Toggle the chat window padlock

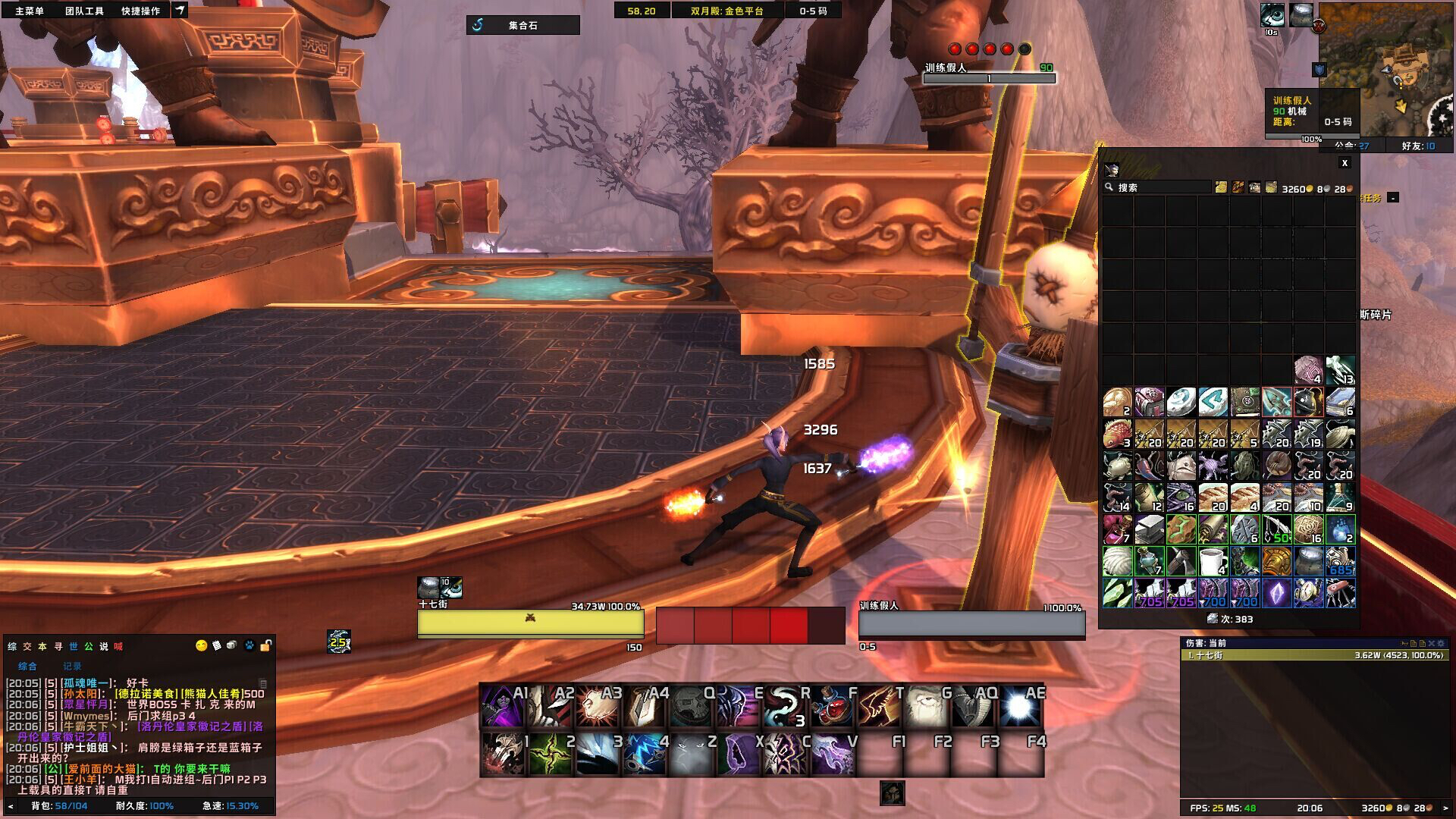pyautogui.click(x=265, y=646)
